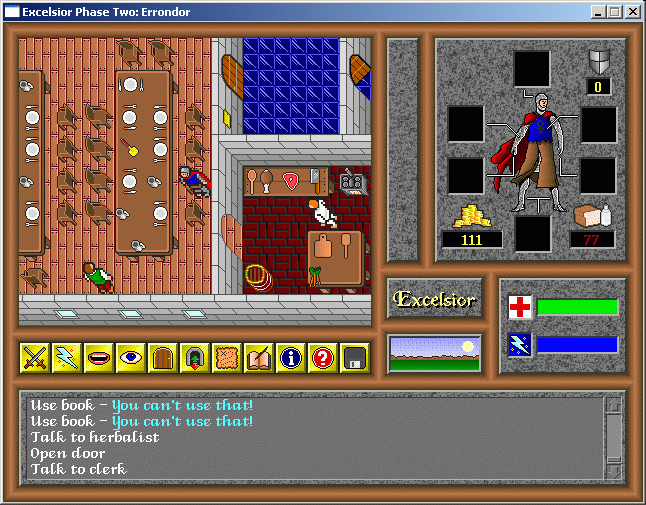Image resolution: width=646 pixels, height=505 pixels.
Task: Open help with the red question mark
Action: 323,357
